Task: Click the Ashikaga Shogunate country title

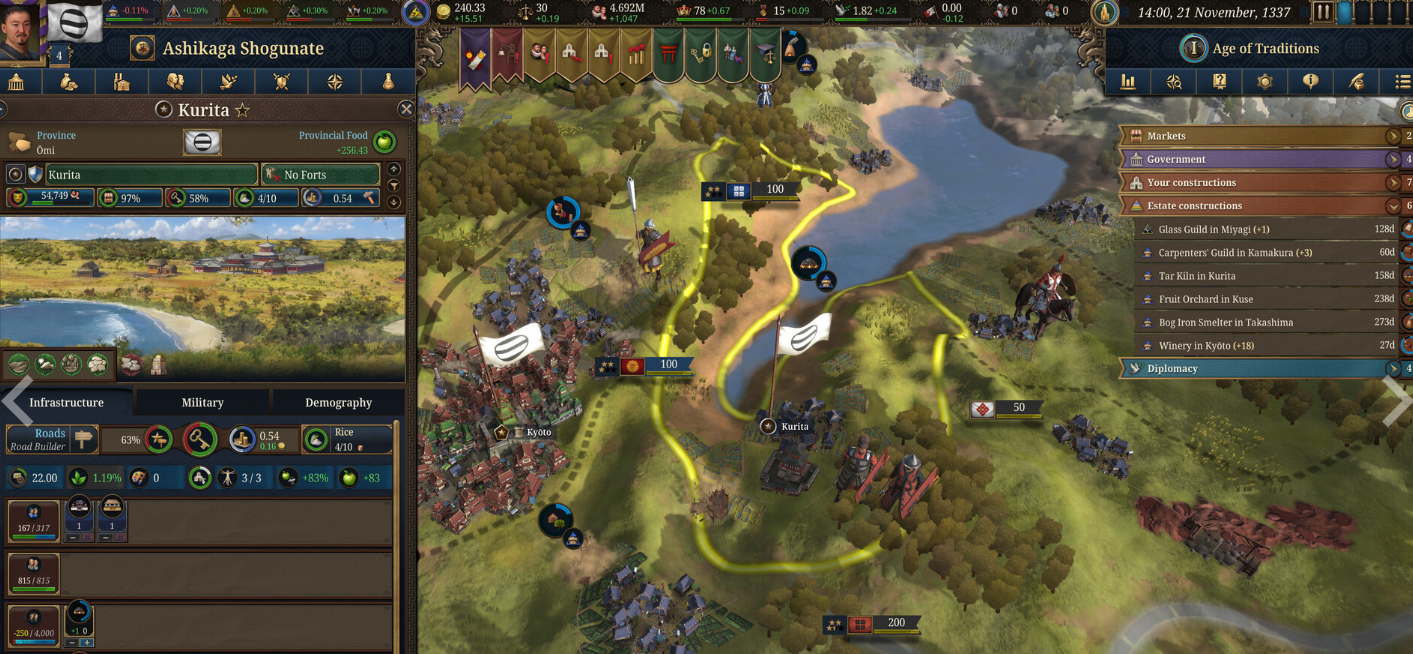Action: pos(243,48)
